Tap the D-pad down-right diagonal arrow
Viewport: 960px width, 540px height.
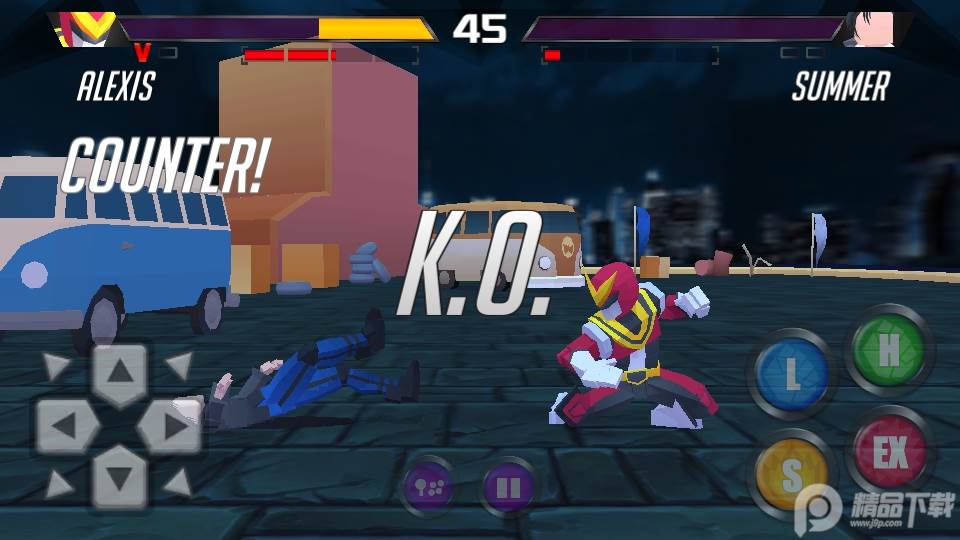180,486
